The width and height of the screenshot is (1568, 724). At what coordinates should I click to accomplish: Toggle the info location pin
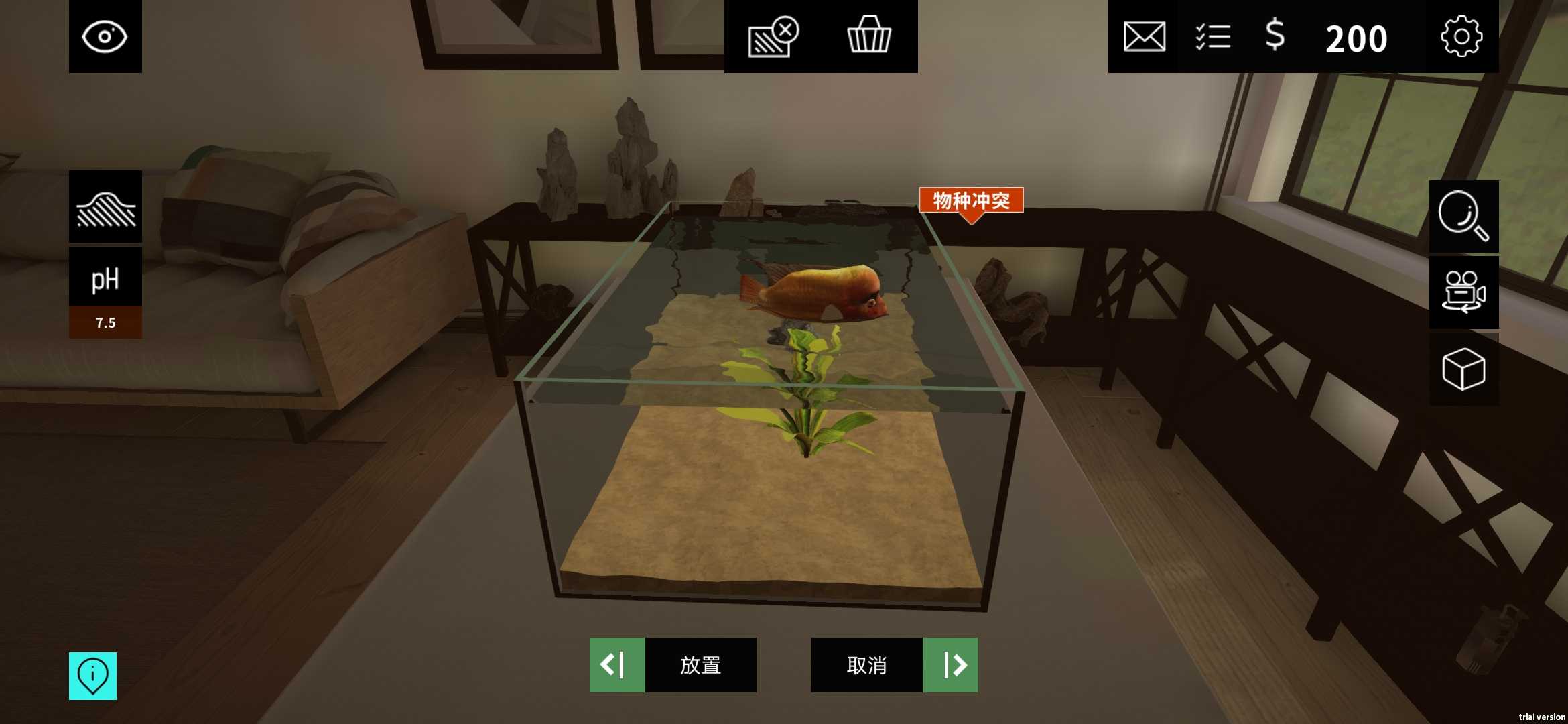coord(92,676)
